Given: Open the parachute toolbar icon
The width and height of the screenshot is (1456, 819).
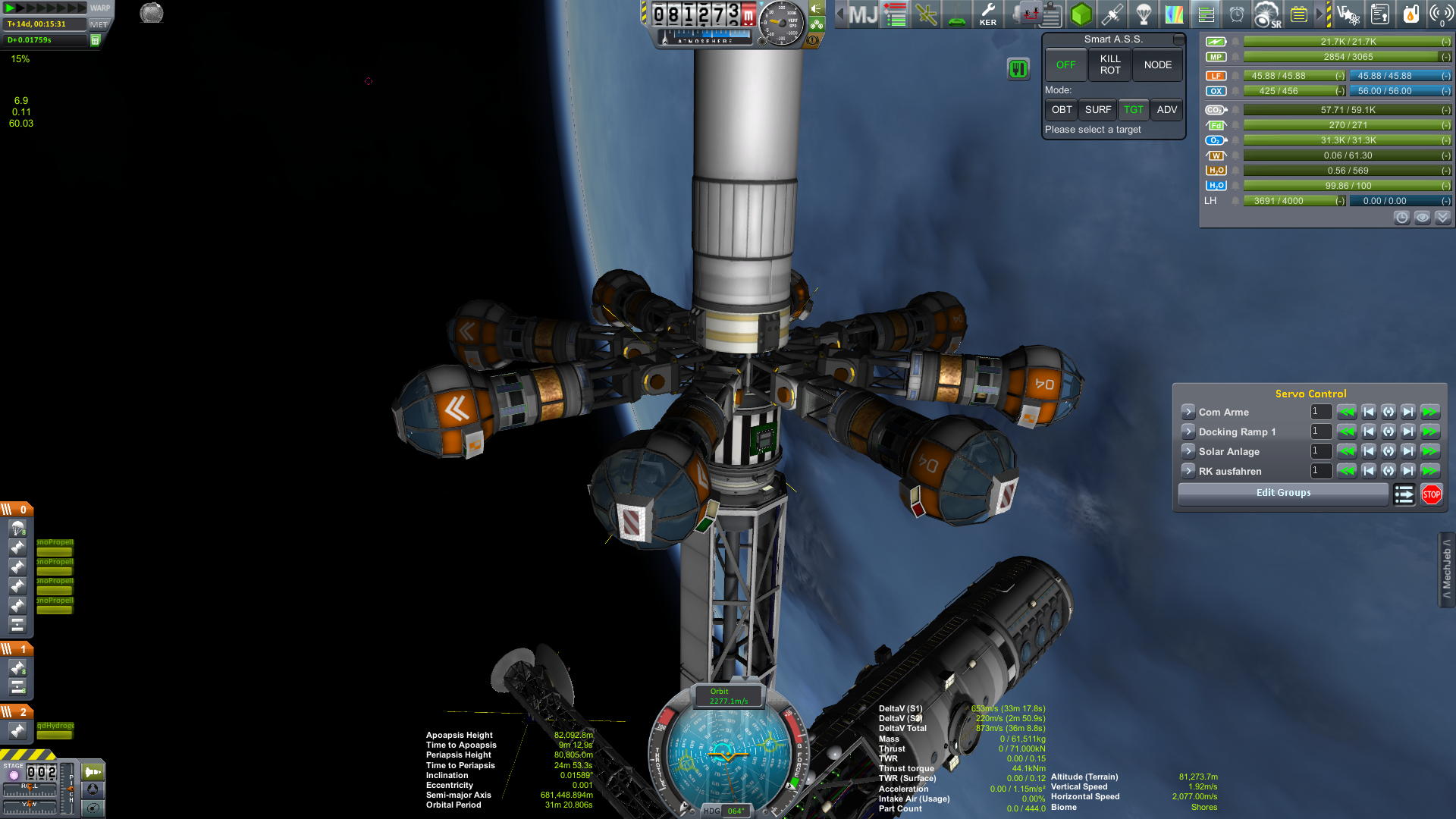Looking at the screenshot, I should coord(1144,14).
